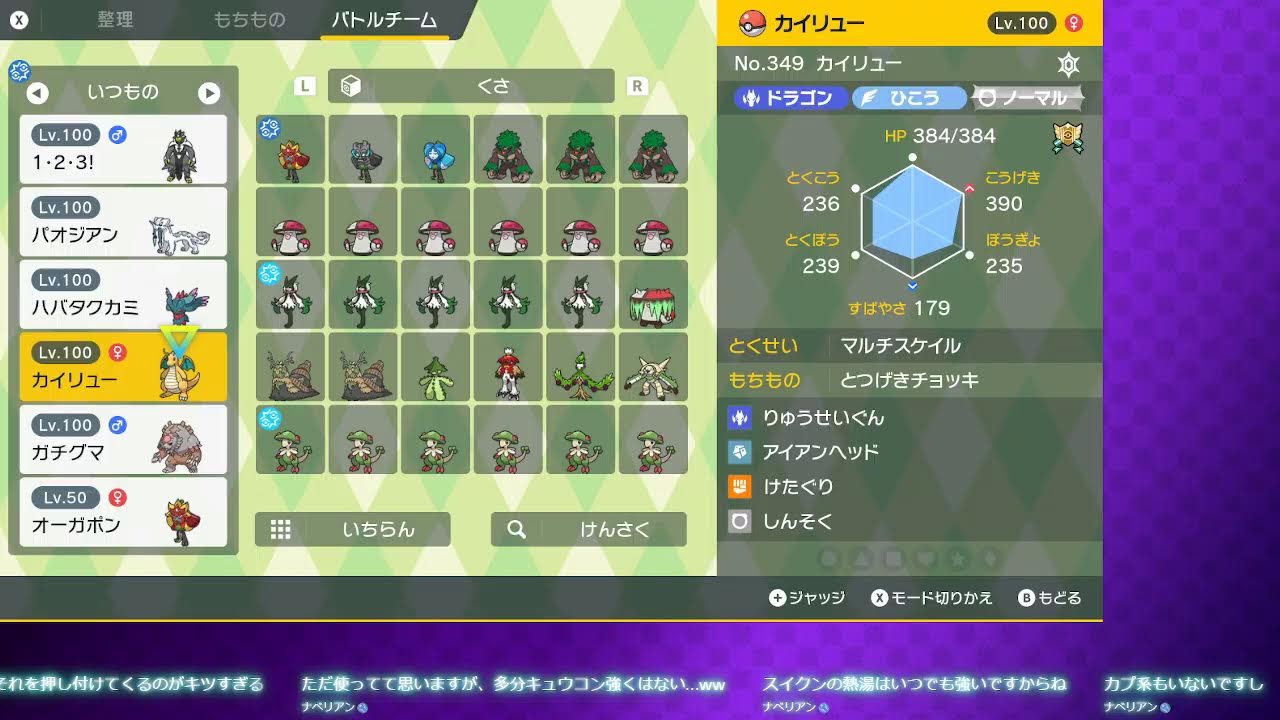Select the りゅうせいぐん move
This screenshot has height=720, width=1280.
pyautogui.click(x=823, y=418)
